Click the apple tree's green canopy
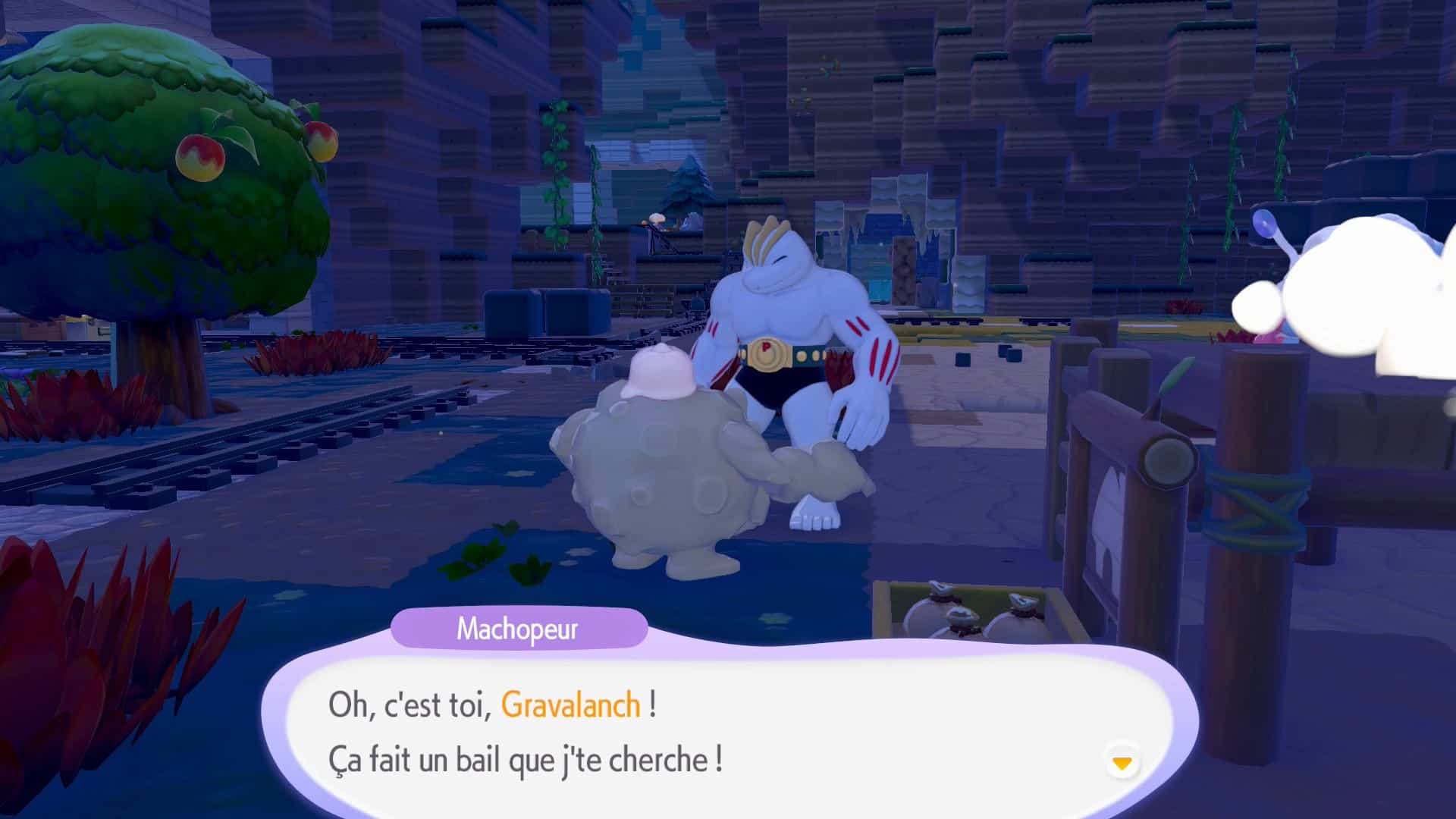This screenshot has height=819, width=1456. point(152,136)
